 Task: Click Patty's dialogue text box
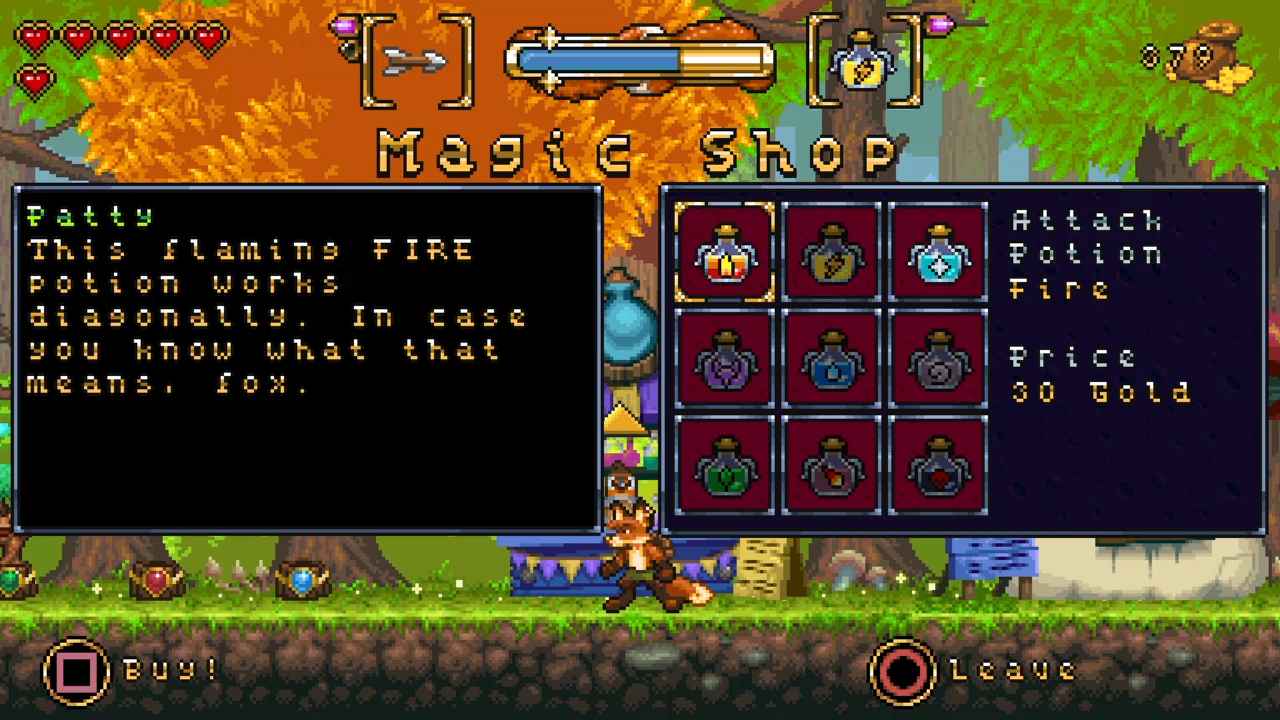(x=300, y=360)
